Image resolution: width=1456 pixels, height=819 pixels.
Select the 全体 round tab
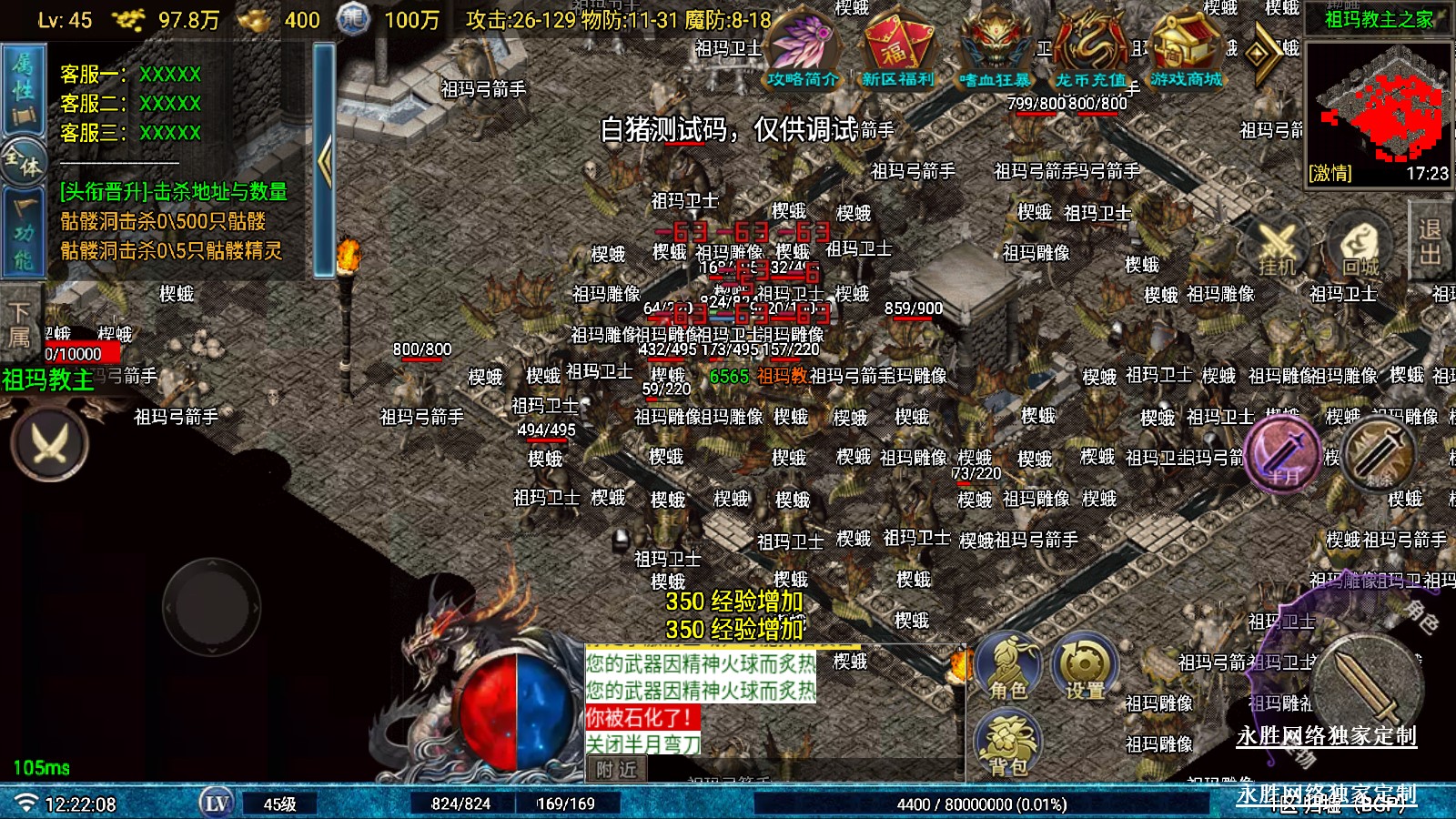click(x=24, y=164)
